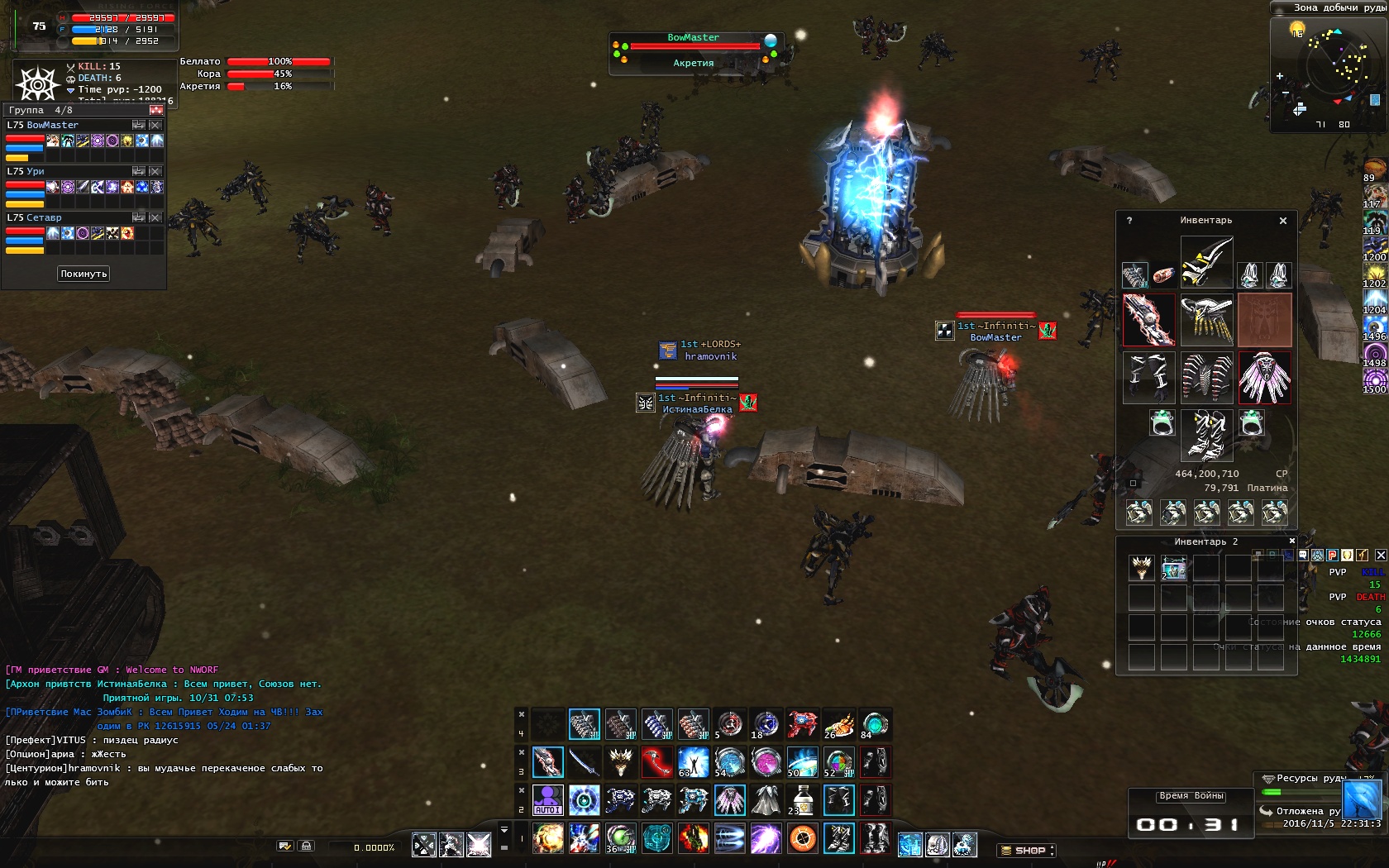Select the pink winged cloak equipment slot
The image size is (1389, 868).
(x=1264, y=378)
